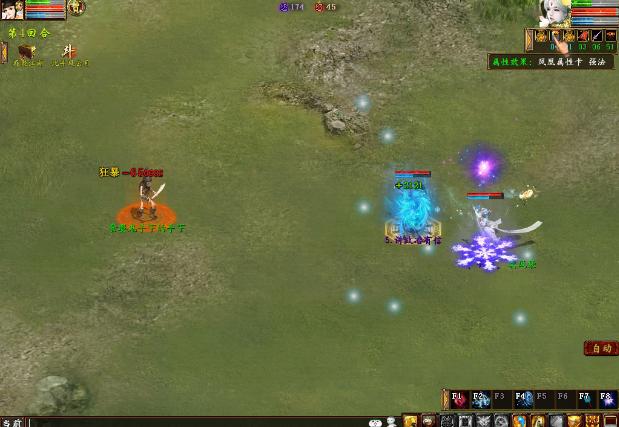Click the 斗 battle icon
Screen dimensions: 619x427
(69, 52)
